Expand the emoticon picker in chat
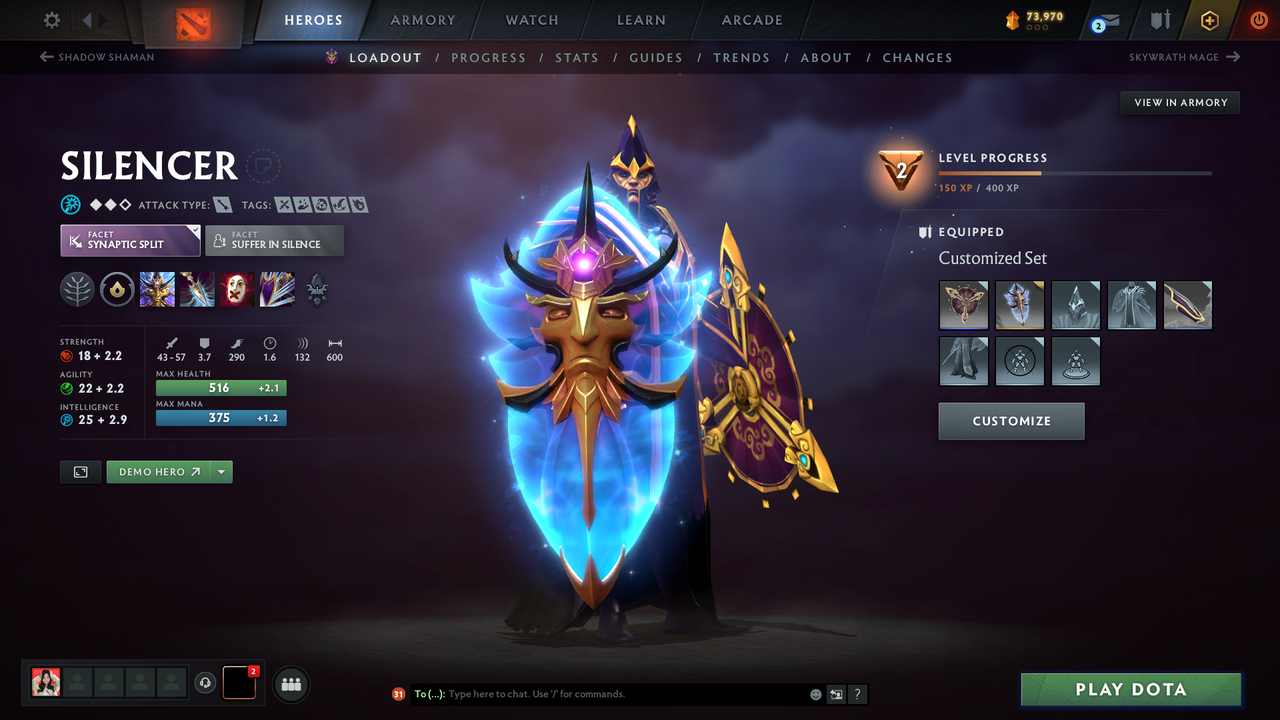Viewport: 1280px width, 720px height. pyautogui.click(x=815, y=694)
